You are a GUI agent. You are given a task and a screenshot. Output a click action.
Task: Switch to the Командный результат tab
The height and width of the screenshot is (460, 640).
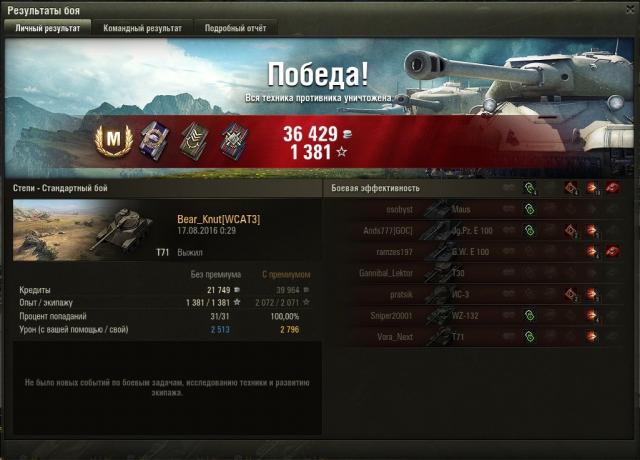coord(142,29)
